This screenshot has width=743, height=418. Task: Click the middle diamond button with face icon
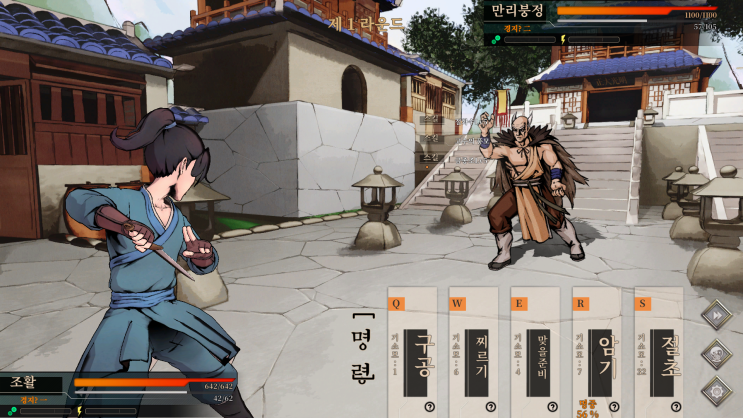(716, 352)
